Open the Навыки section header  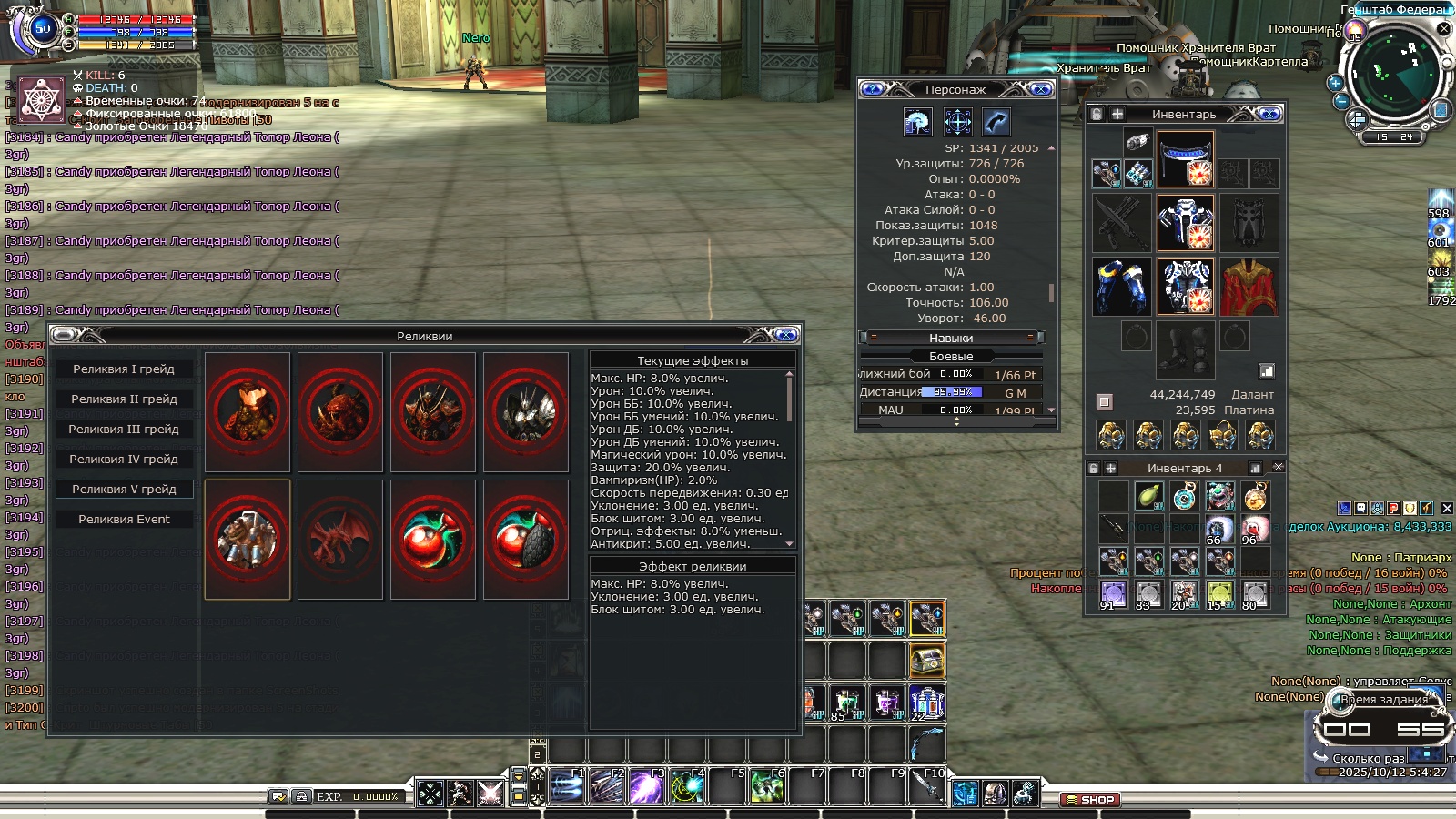click(951, 338)
